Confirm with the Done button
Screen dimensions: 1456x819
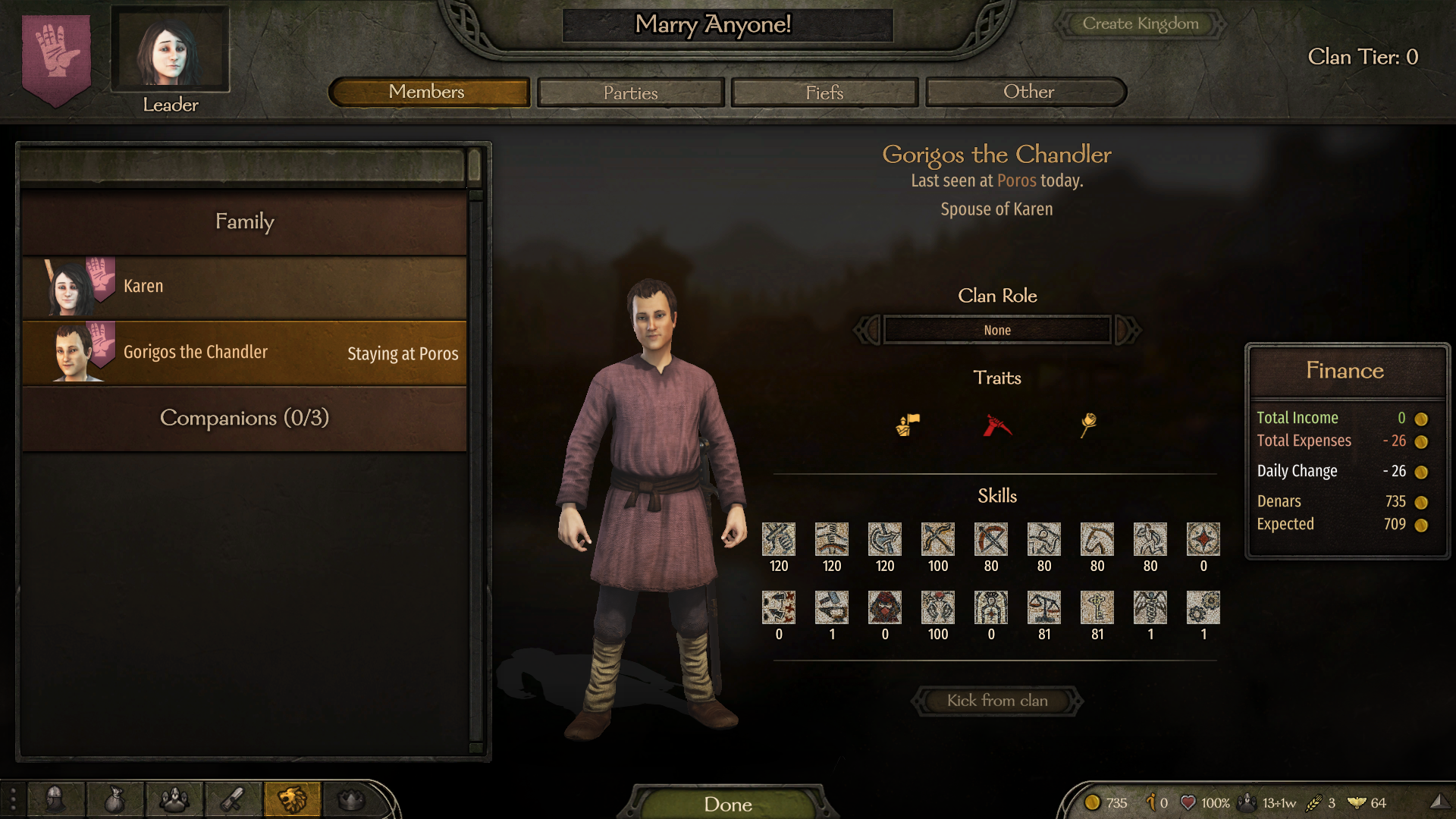[x=727, y=804]
